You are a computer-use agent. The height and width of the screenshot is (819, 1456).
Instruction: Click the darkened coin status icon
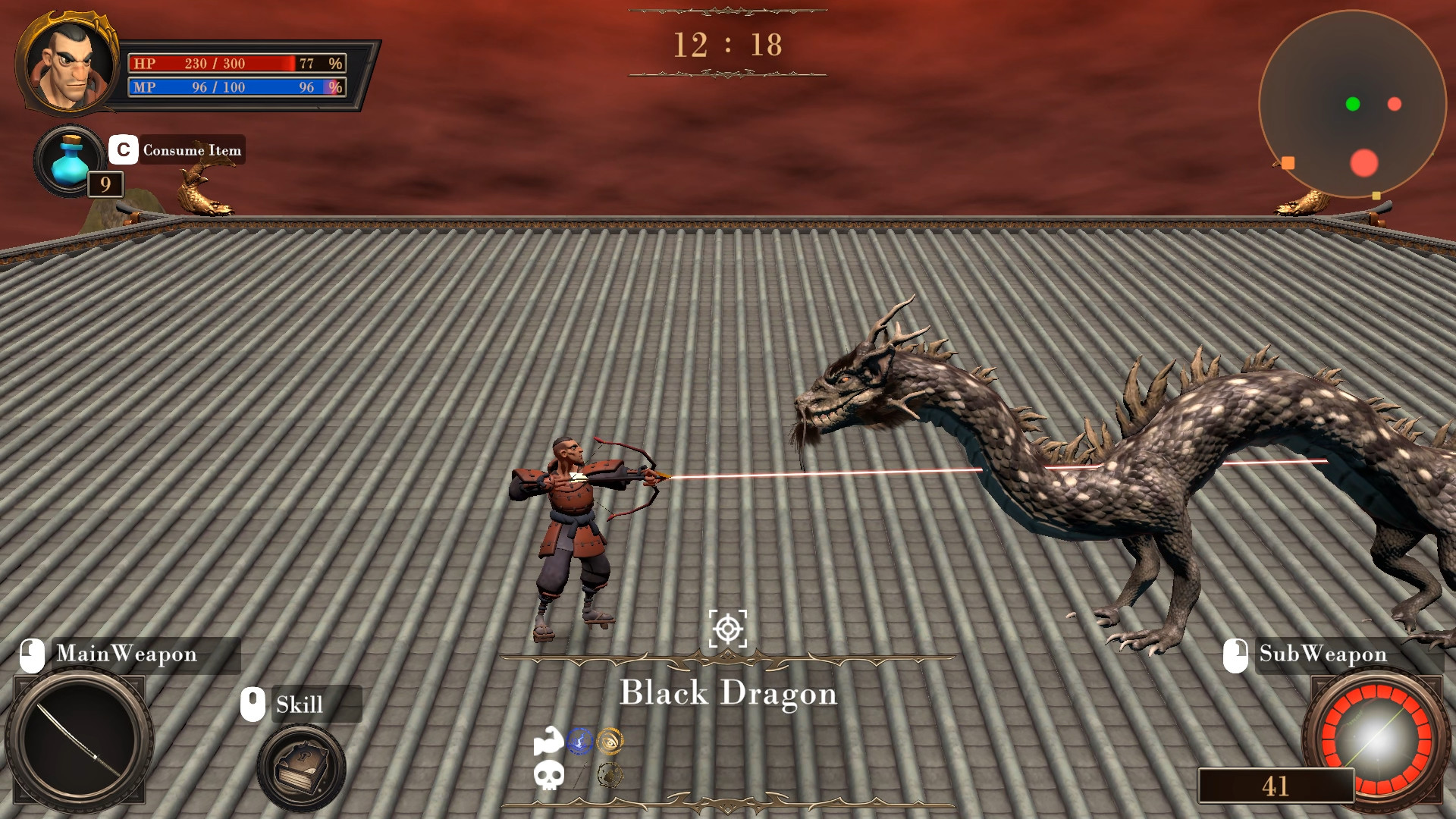click(x=610, y=773)
